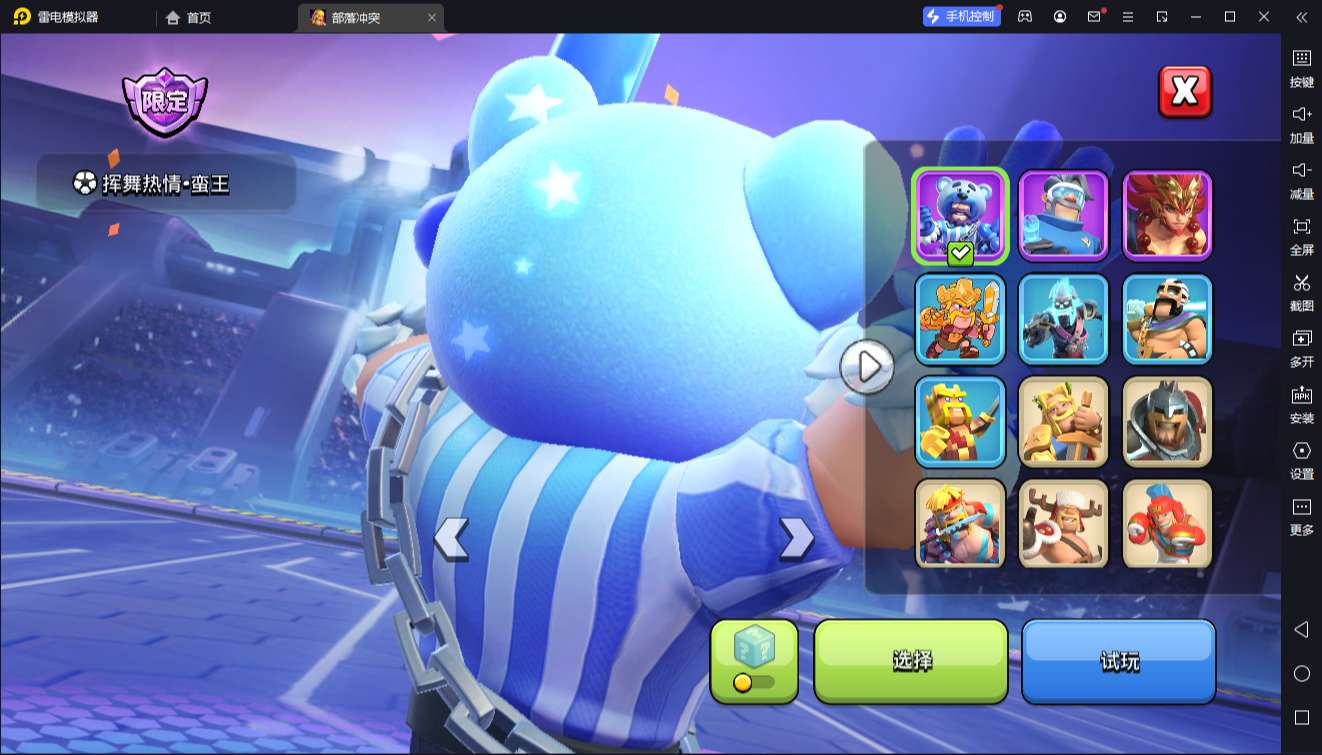Choose the icy blue ghost King skin
The width and height of the screenshot is (1322, 755).
1063,319
